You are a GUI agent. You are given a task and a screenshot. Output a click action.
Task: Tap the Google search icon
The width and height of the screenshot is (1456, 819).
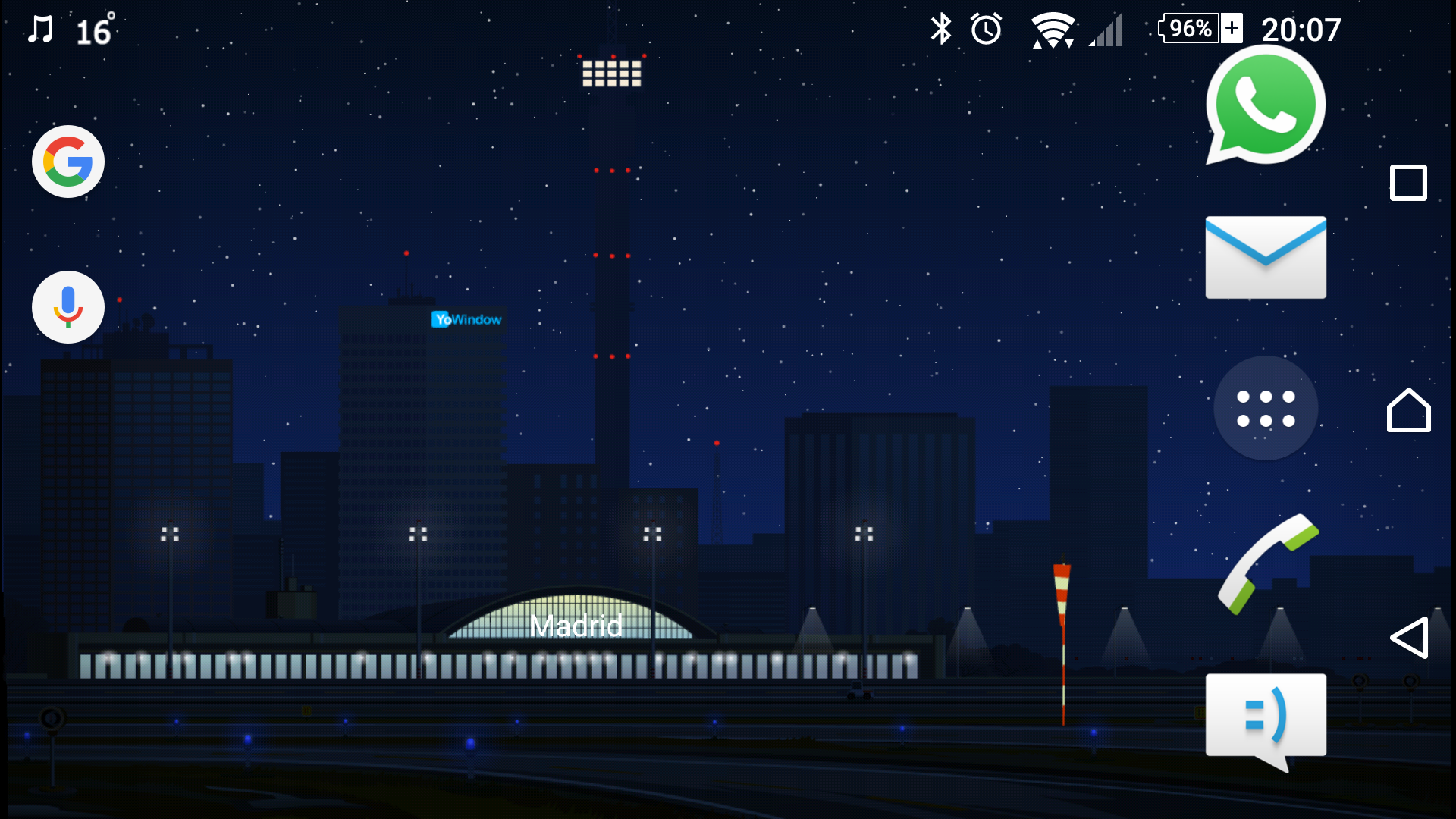coord(68,162)
